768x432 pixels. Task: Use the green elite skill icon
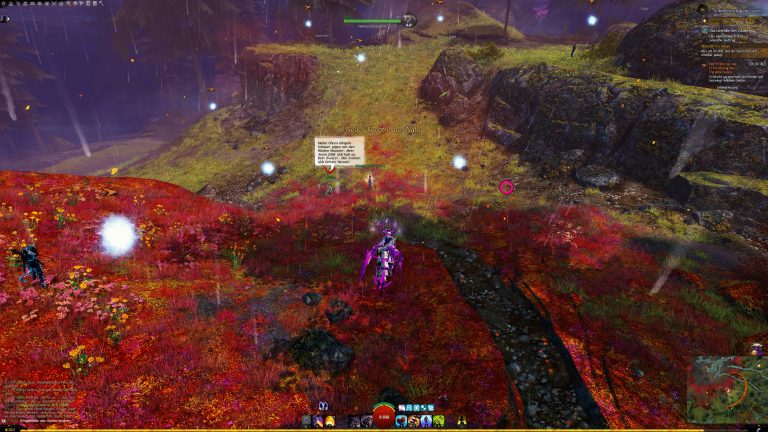coord(438,421)
